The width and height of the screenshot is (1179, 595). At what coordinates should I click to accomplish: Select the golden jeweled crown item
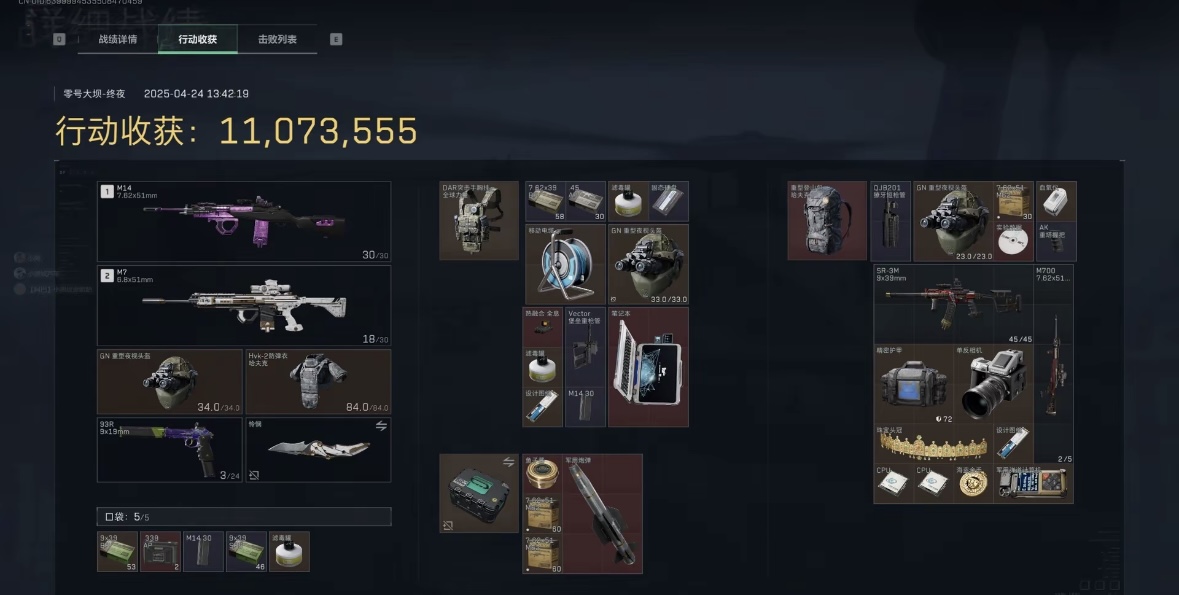(x=933, y=442)
